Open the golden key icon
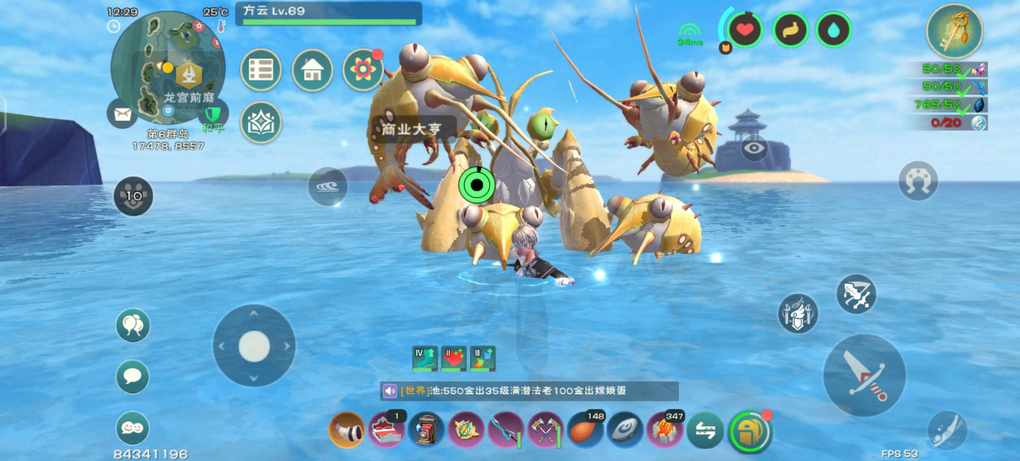1020x461 pixels. point(954,31)
